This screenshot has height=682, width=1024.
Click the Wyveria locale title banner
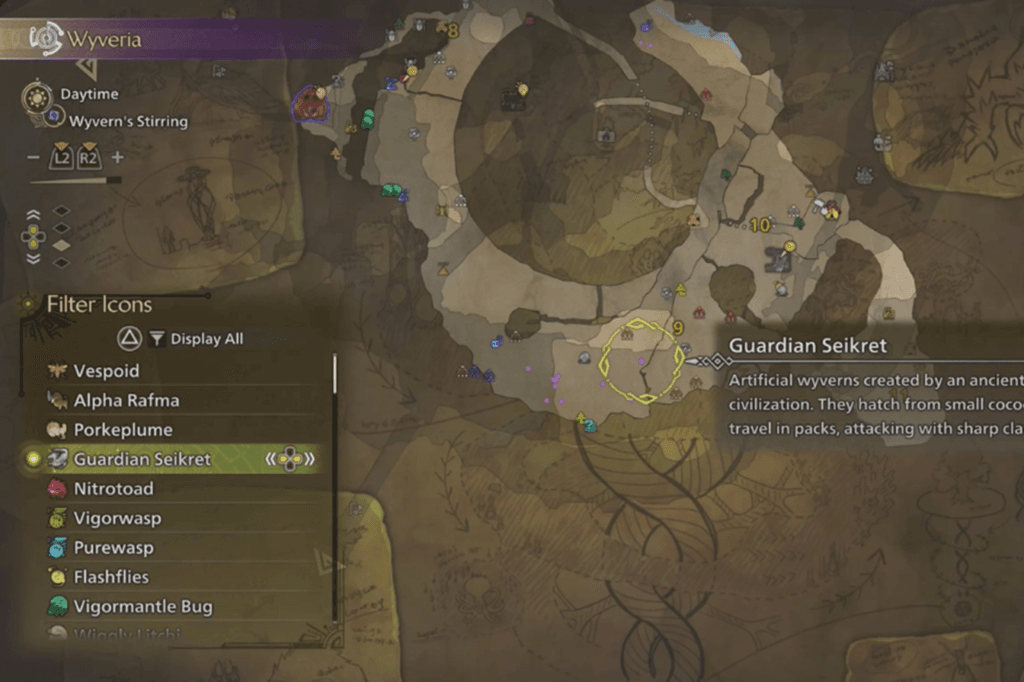pos(105,40)
